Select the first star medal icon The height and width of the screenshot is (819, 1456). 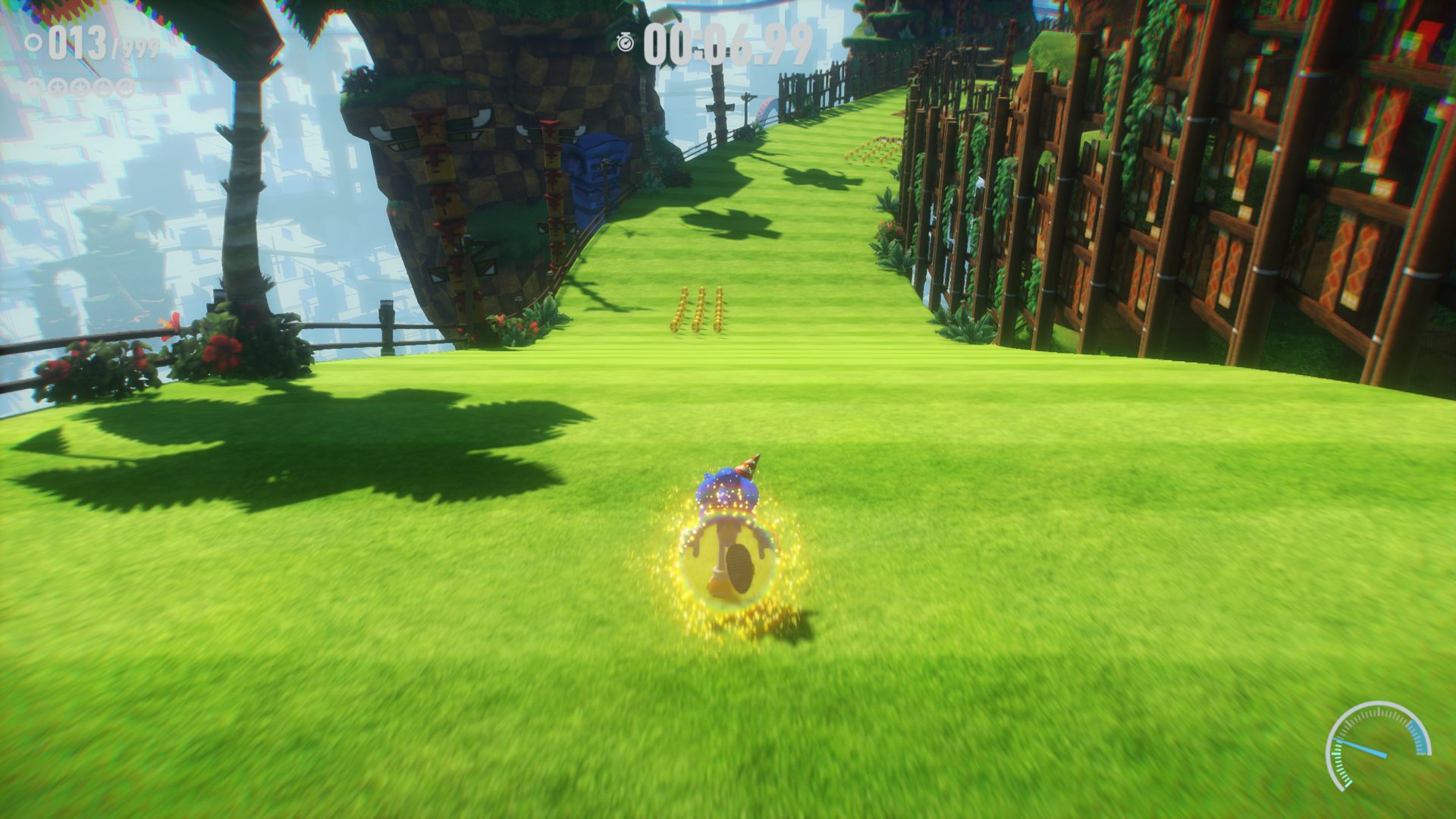34,86
